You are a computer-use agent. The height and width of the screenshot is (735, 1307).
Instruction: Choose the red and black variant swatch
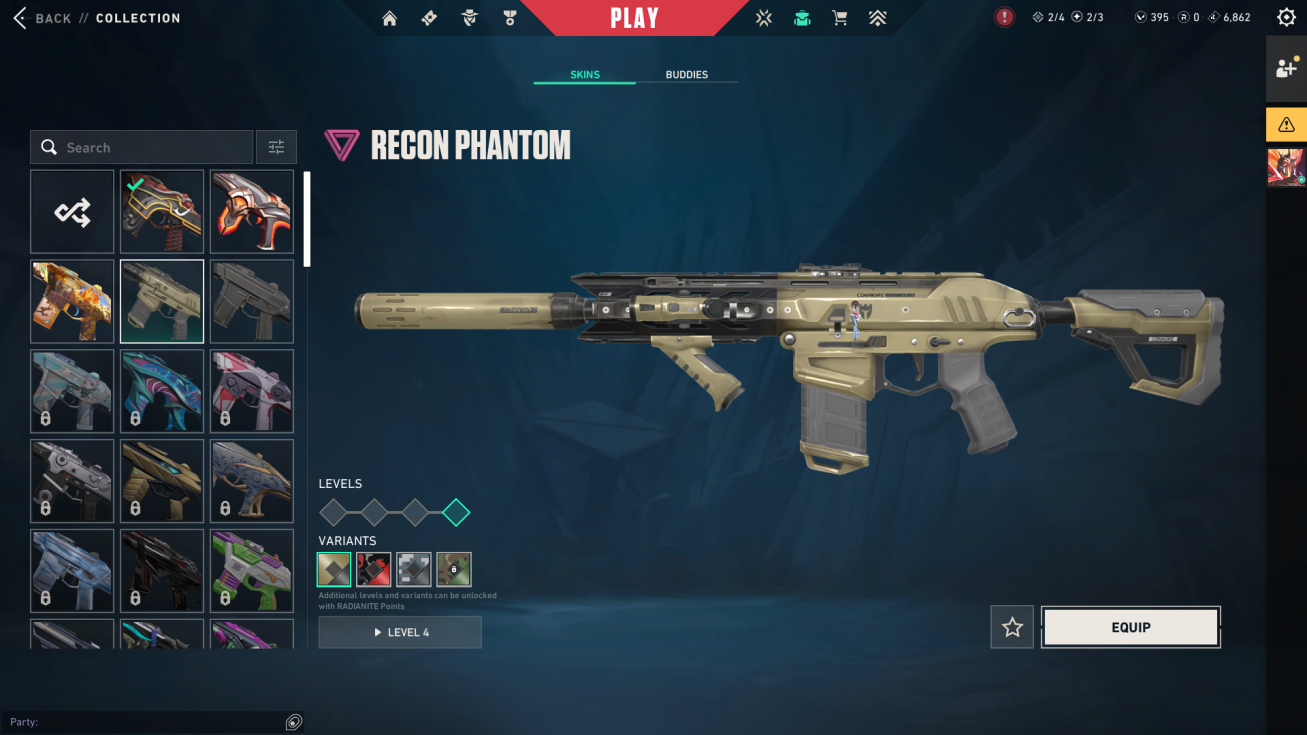(374, 569)
